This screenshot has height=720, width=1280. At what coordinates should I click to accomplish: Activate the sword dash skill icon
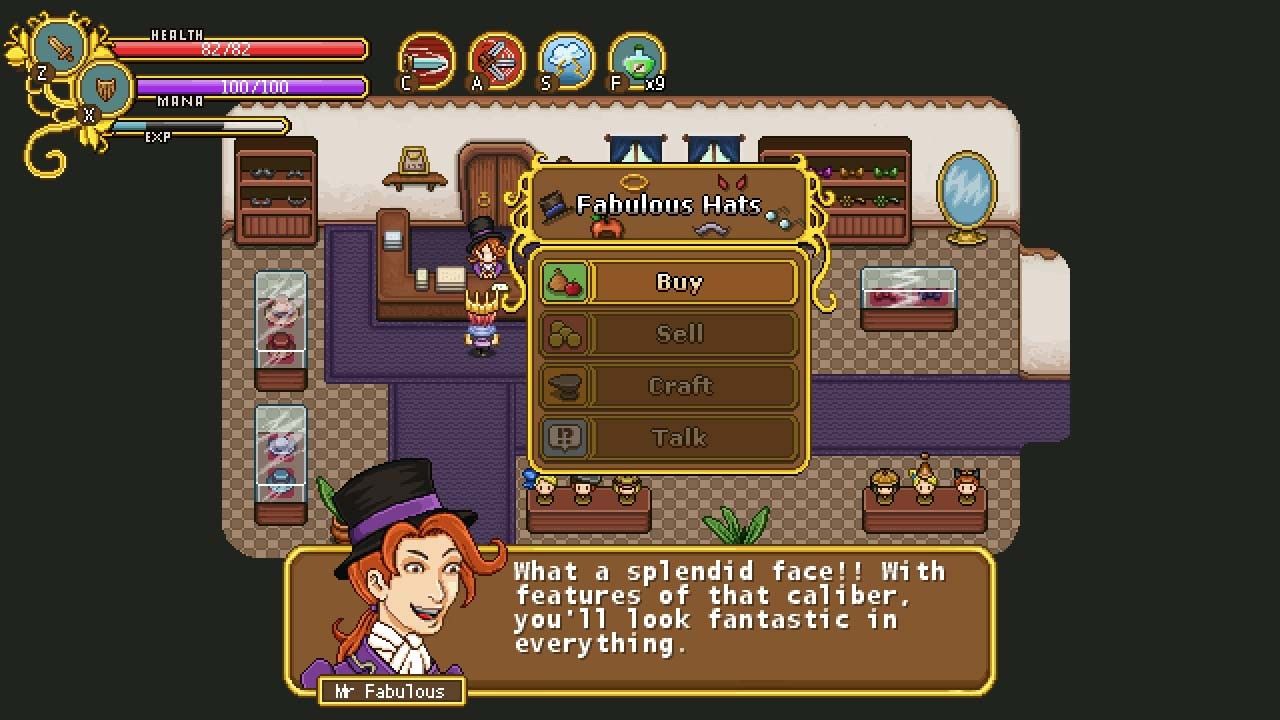click(427, 61)
